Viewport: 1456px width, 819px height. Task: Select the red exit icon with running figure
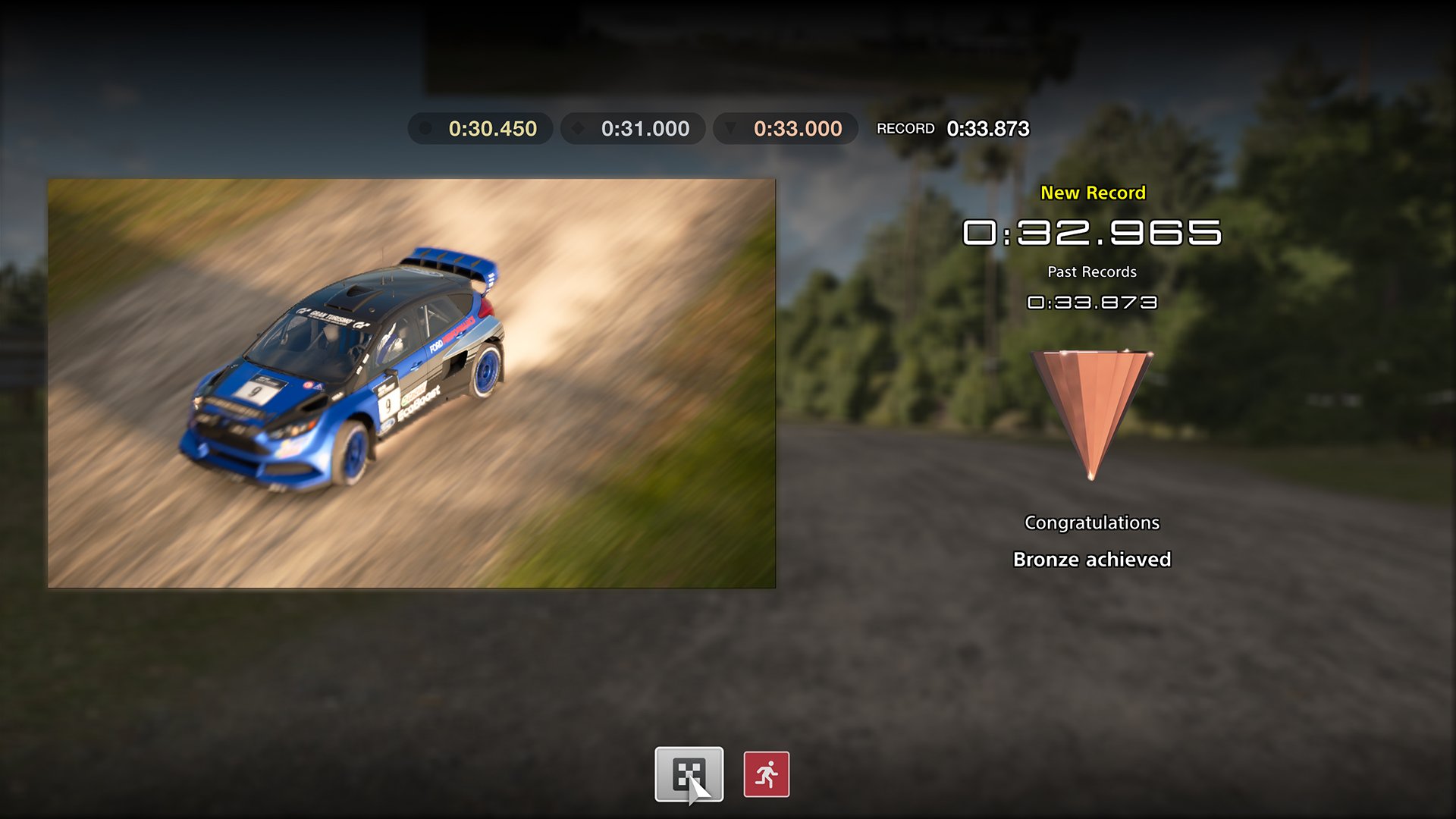click(x=765, y=773)
